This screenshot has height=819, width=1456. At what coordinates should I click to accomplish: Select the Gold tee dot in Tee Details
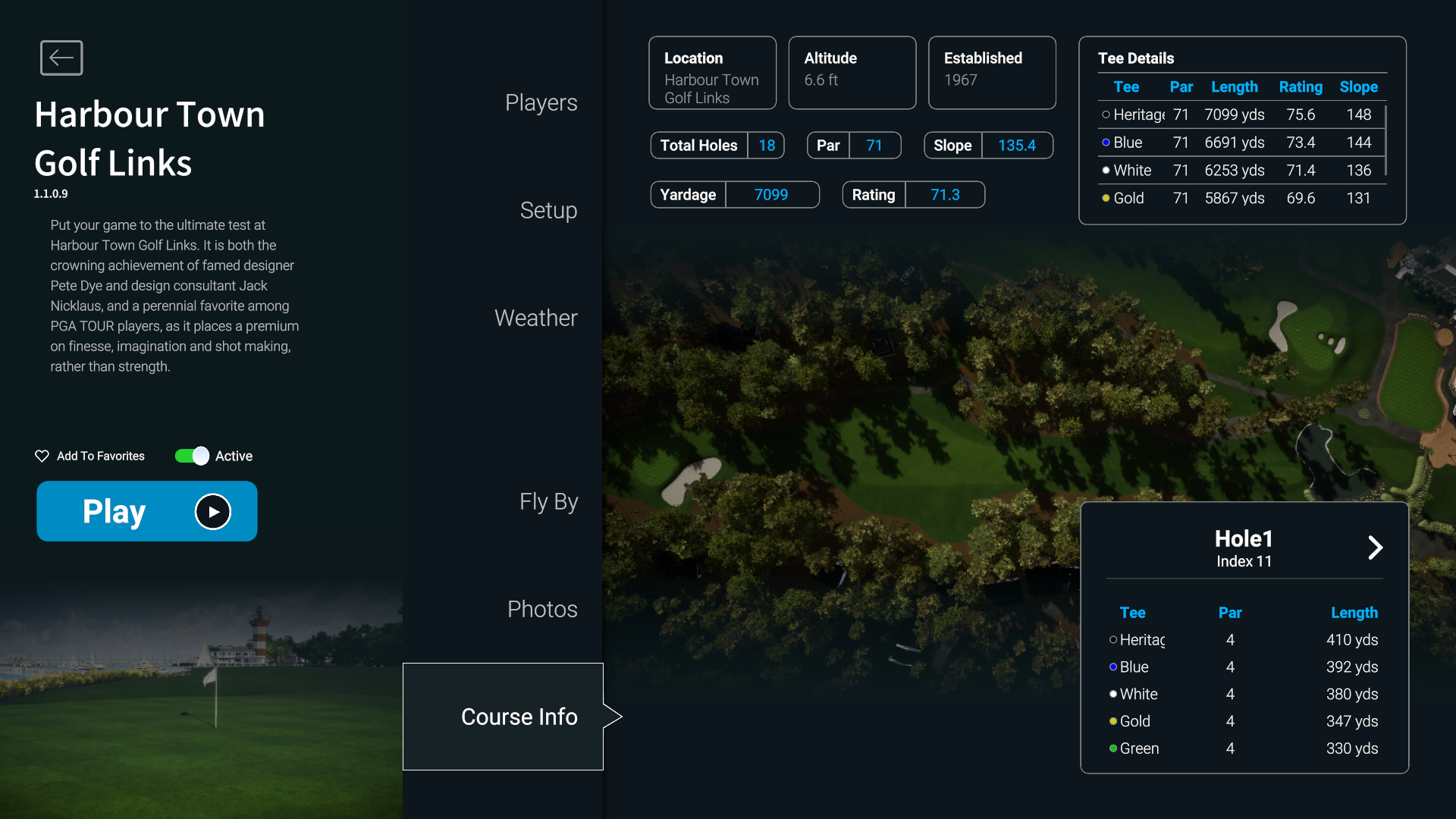1106,198
